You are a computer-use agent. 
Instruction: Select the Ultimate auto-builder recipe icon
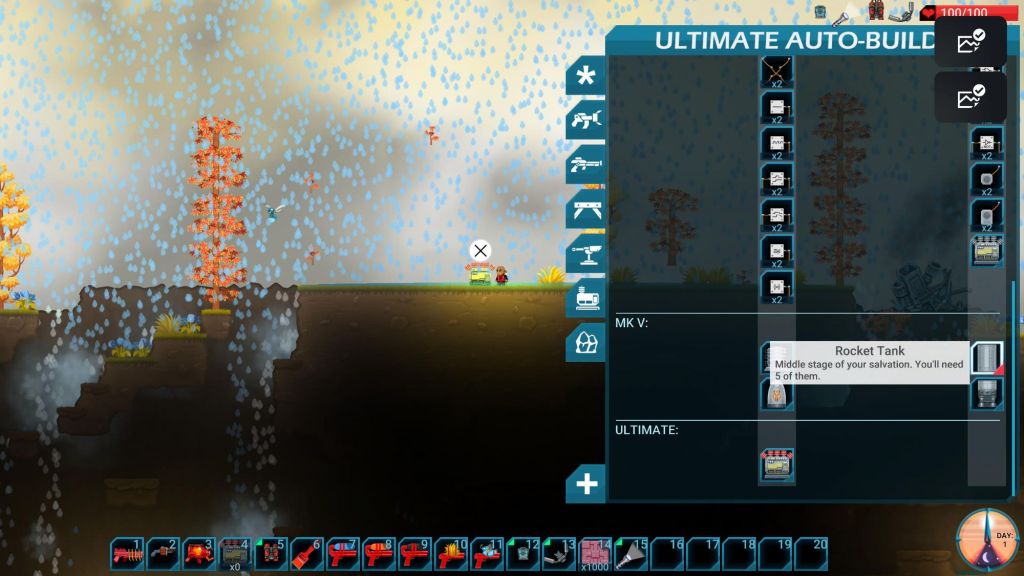click(x=777, y=465)
